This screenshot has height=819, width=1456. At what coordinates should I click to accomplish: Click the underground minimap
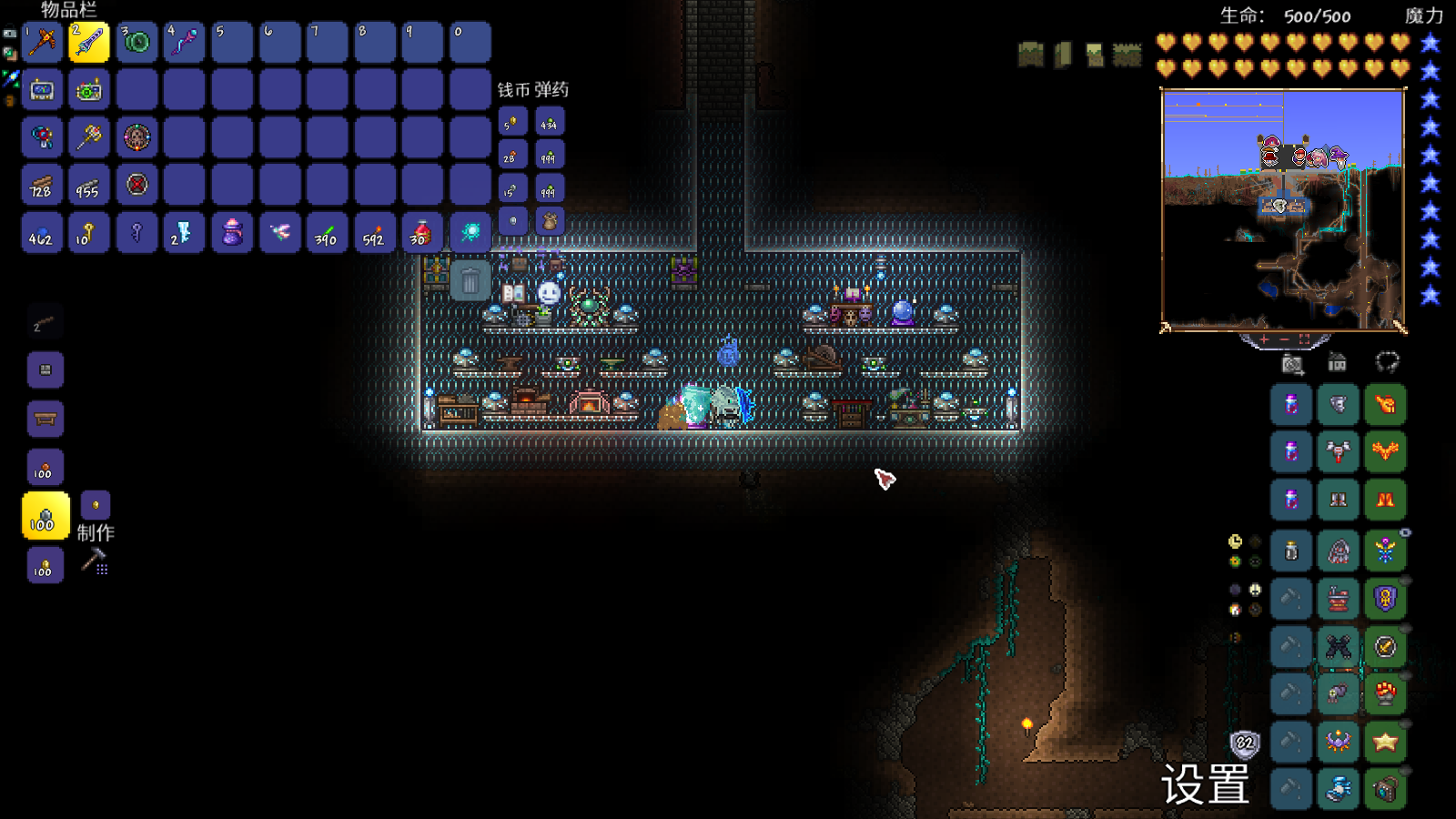point(1283,209)
